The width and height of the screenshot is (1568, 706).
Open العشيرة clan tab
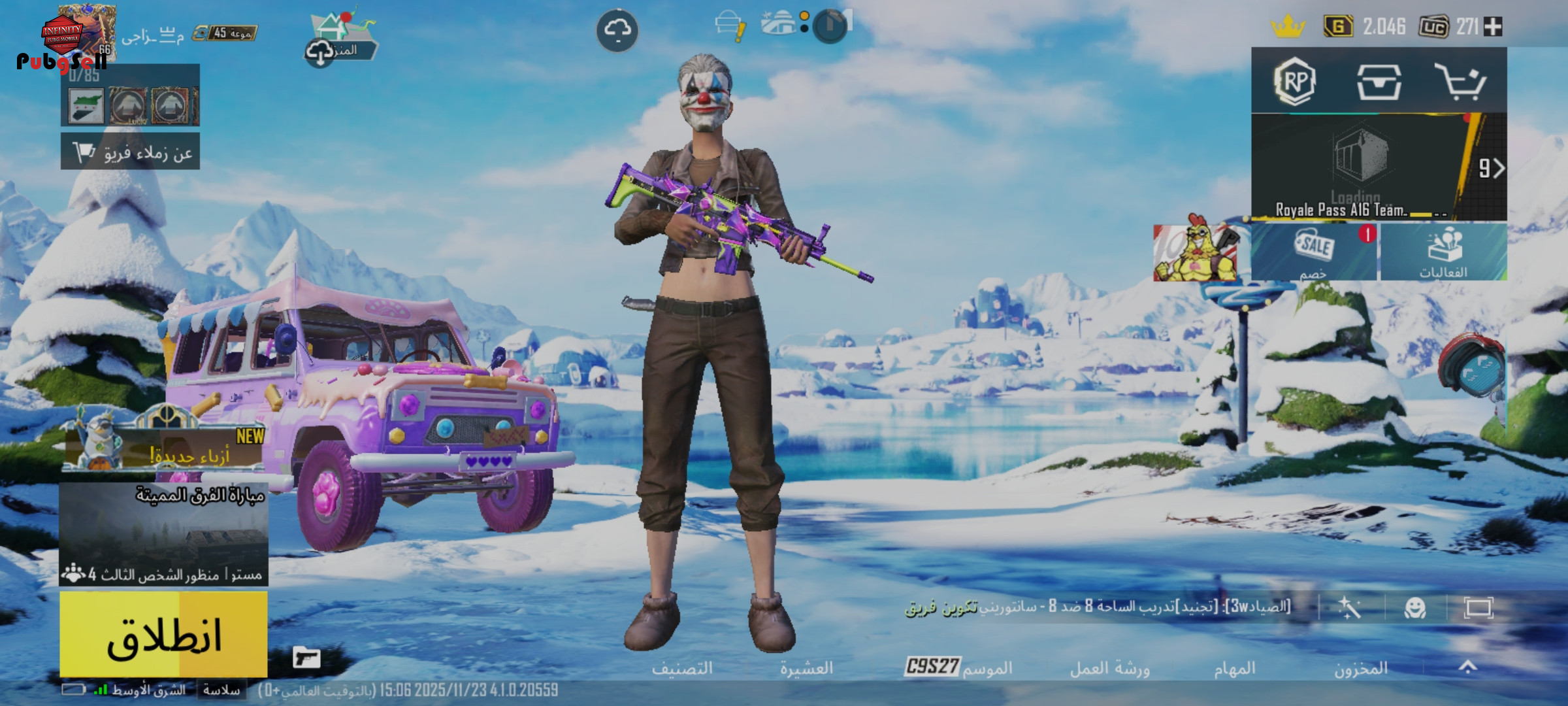[x=806, y=668]
